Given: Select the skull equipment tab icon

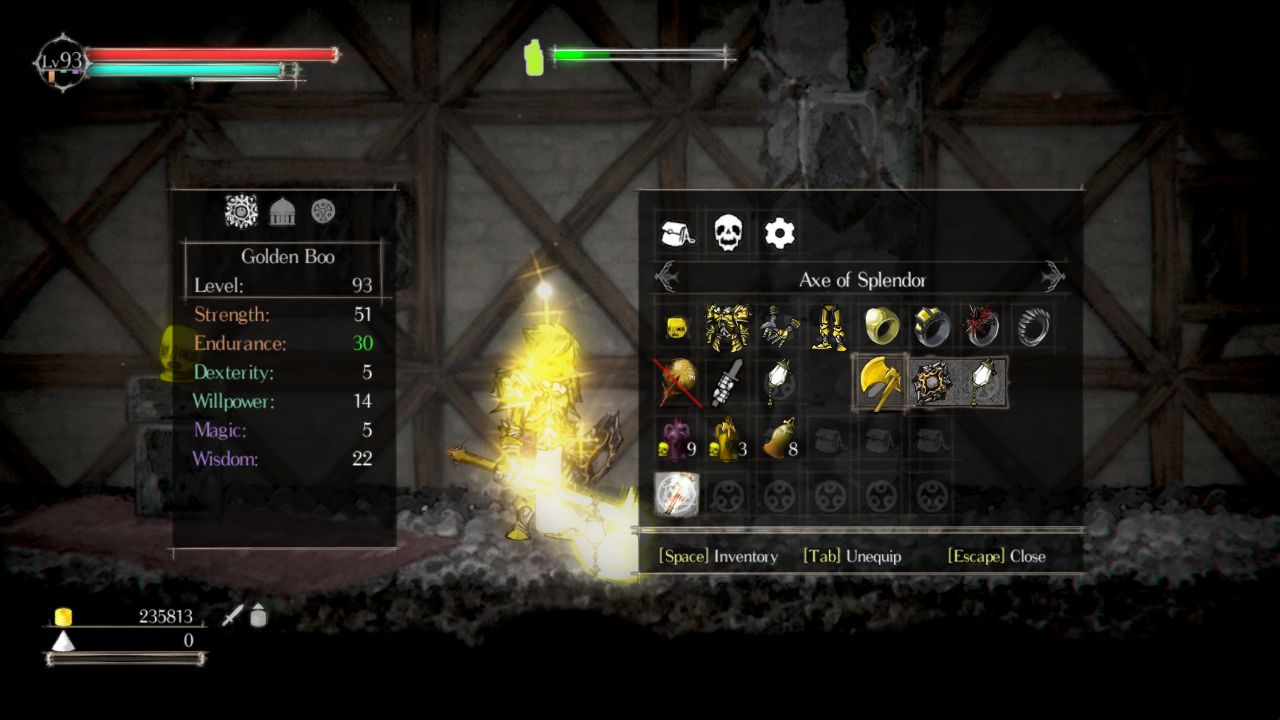Looking at the screenshot, I should pos(729,232).
